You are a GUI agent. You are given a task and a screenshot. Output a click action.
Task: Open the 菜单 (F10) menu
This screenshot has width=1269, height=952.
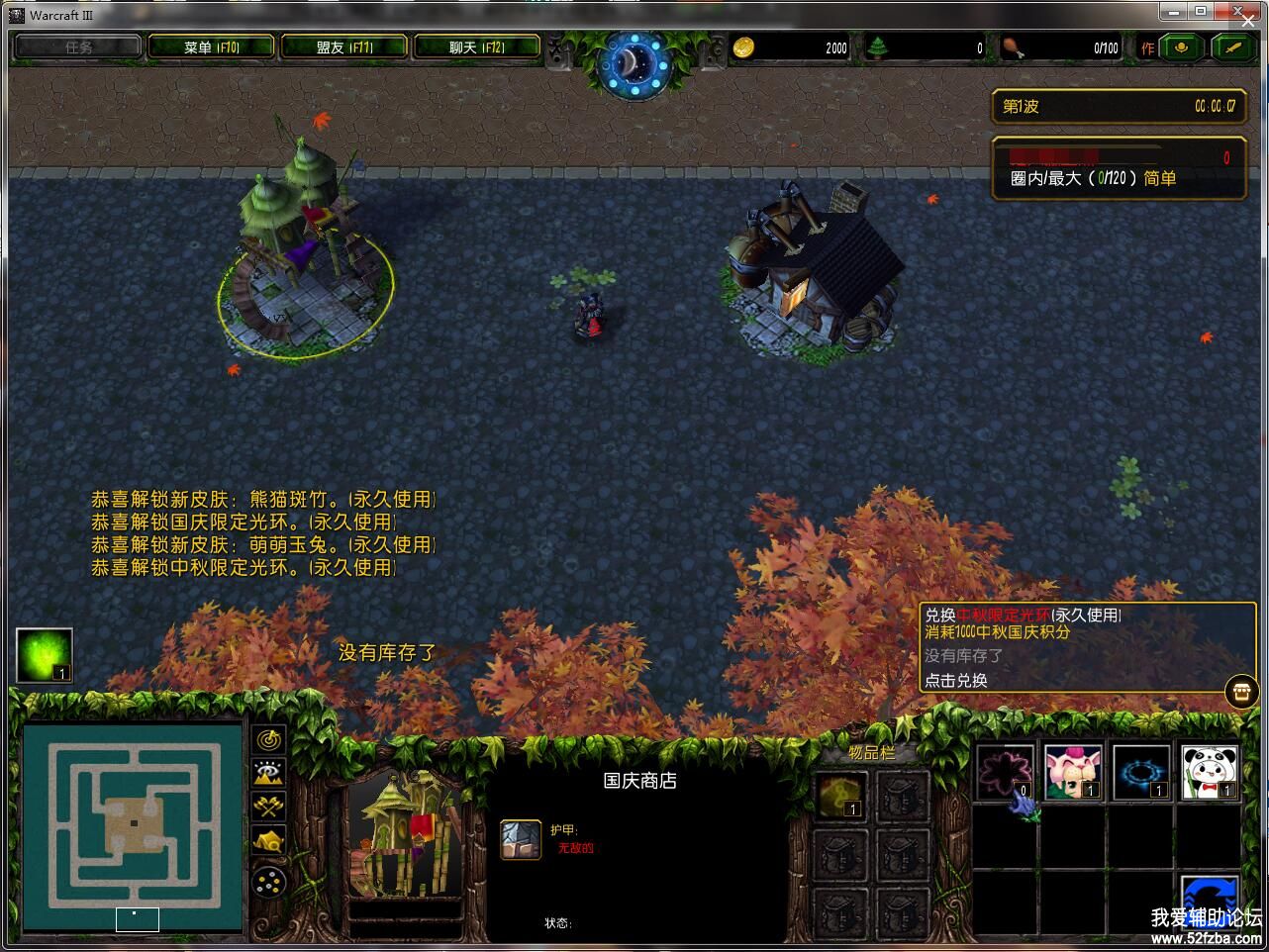(212, 47)
